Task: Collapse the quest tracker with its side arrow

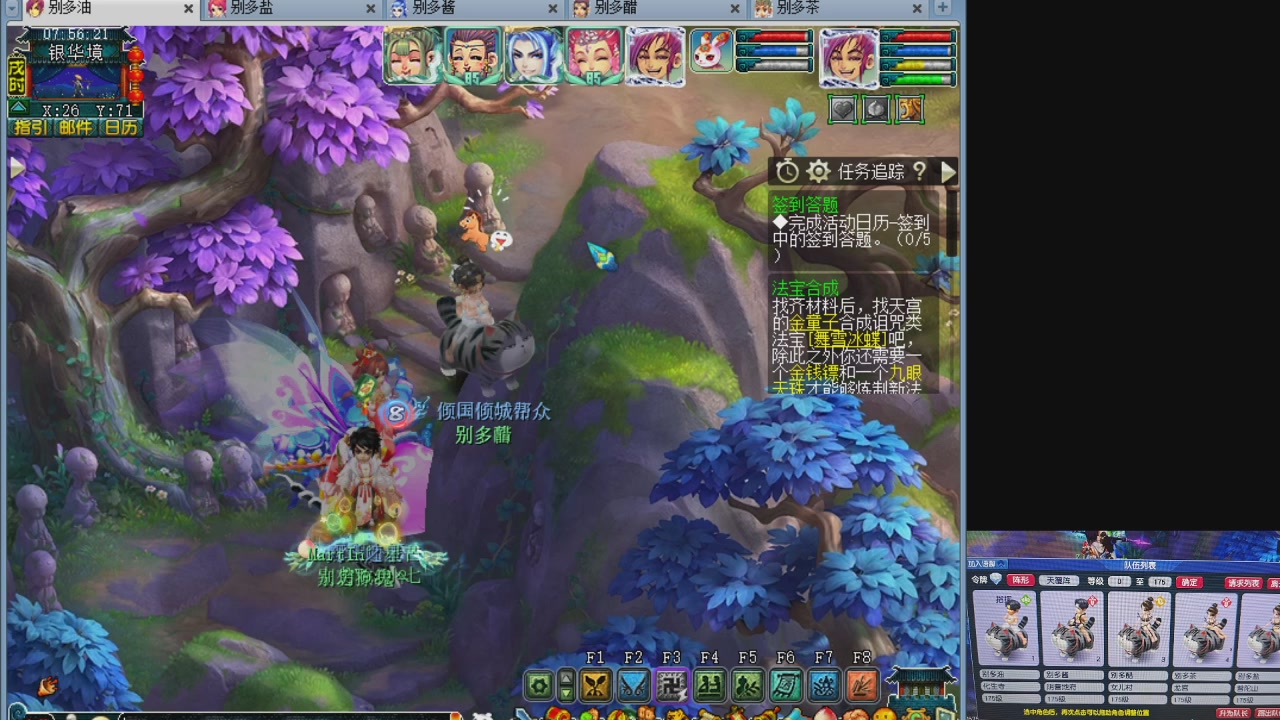Action: click(x=948, y=171)
